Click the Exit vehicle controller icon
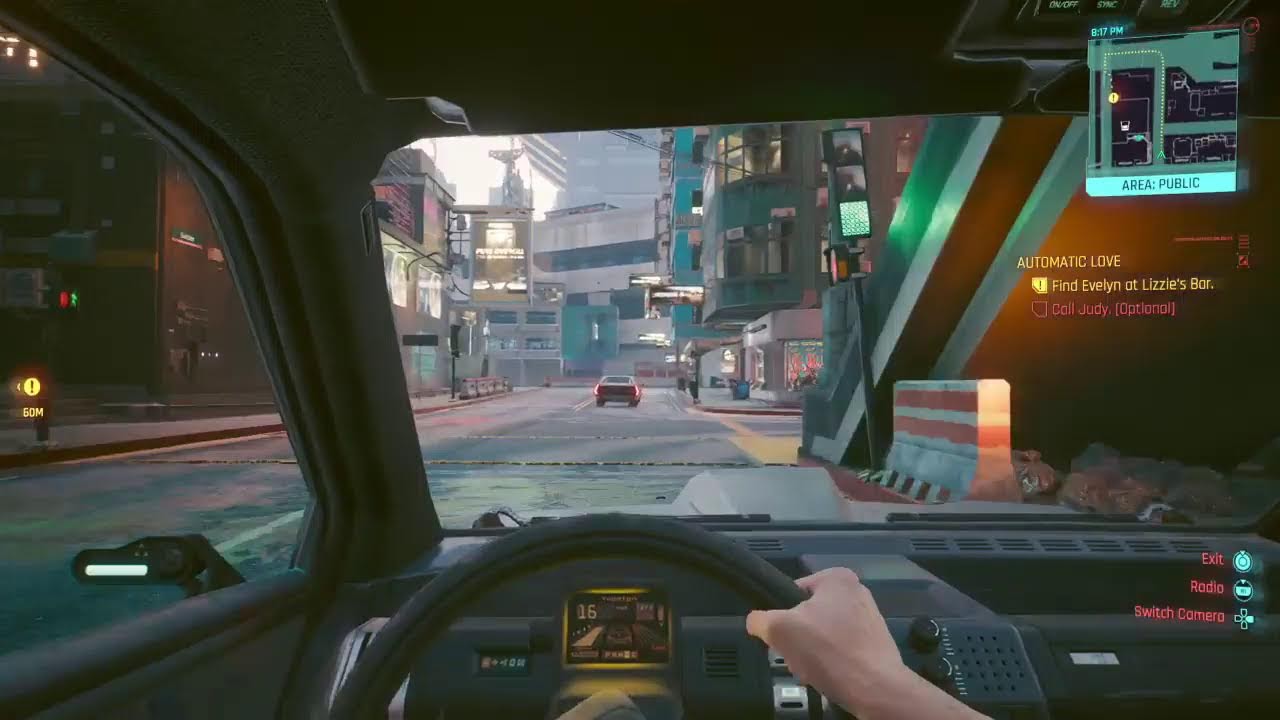Screen dimensions: 1280x720 (x=1243, y=560)
